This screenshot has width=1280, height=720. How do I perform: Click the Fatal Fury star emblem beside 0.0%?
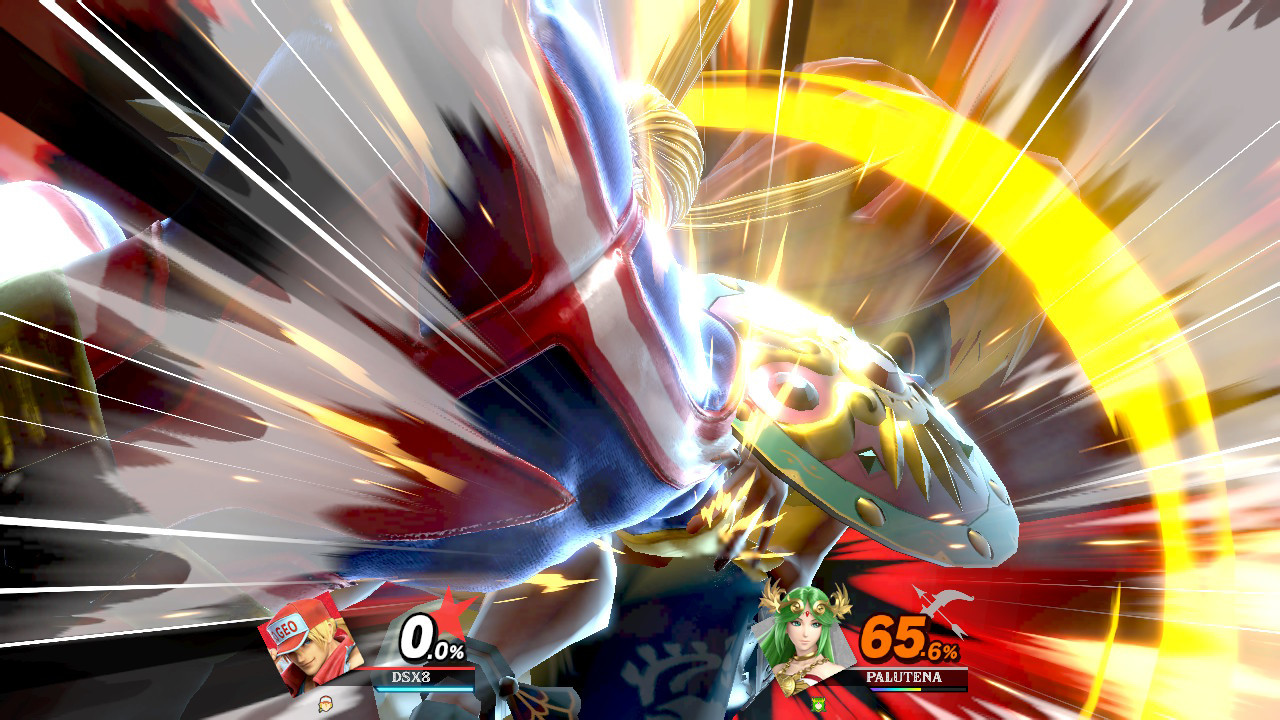451,612
